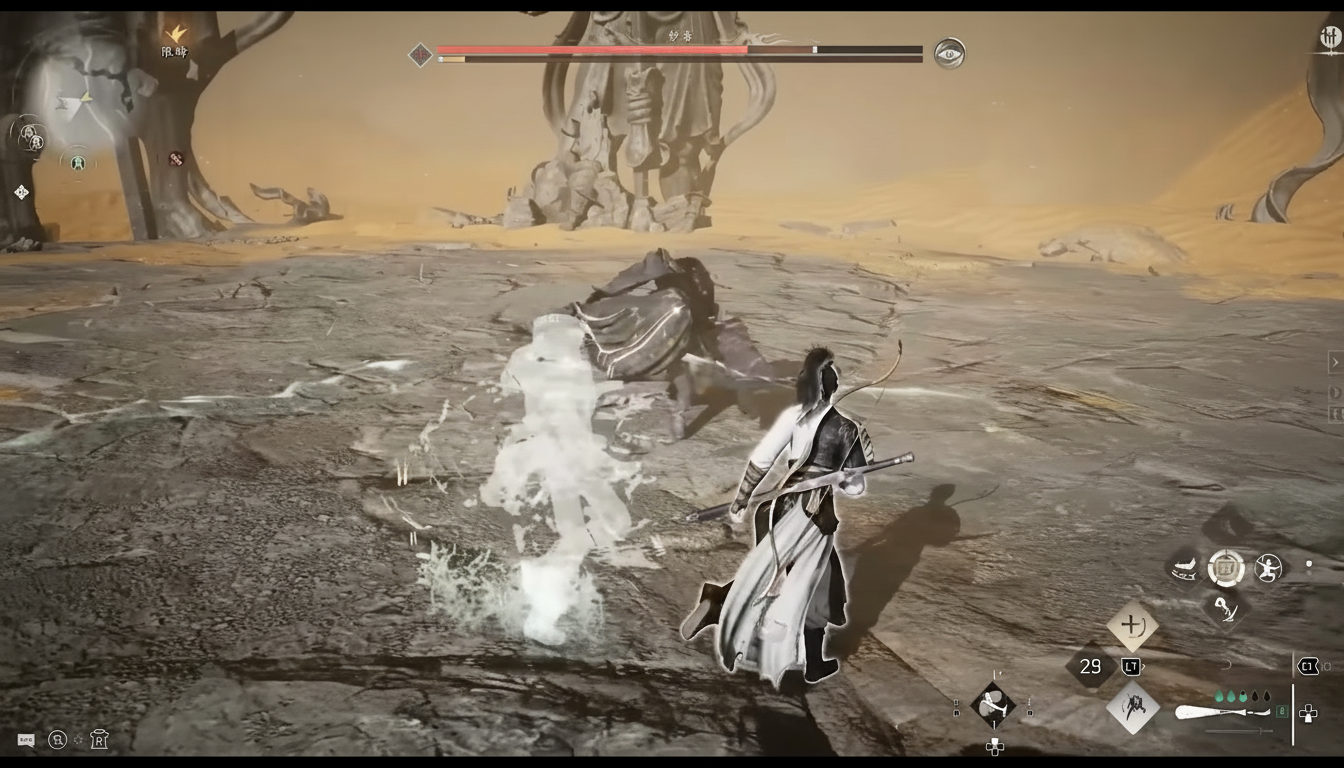Click the green B marker near the healing flask

[x=1281, y=710]
